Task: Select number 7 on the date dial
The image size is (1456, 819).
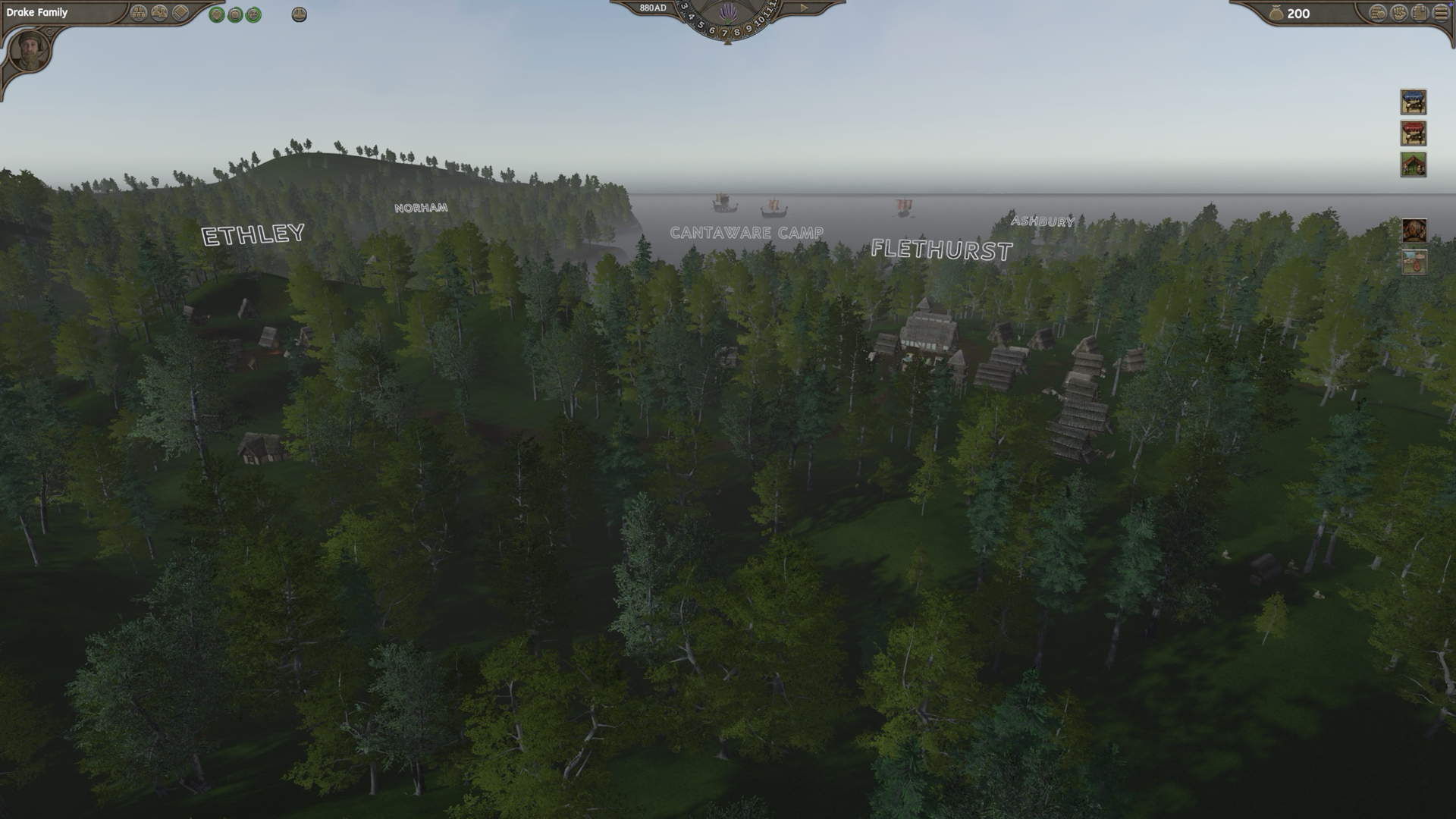Action: [x=724, y=33]
